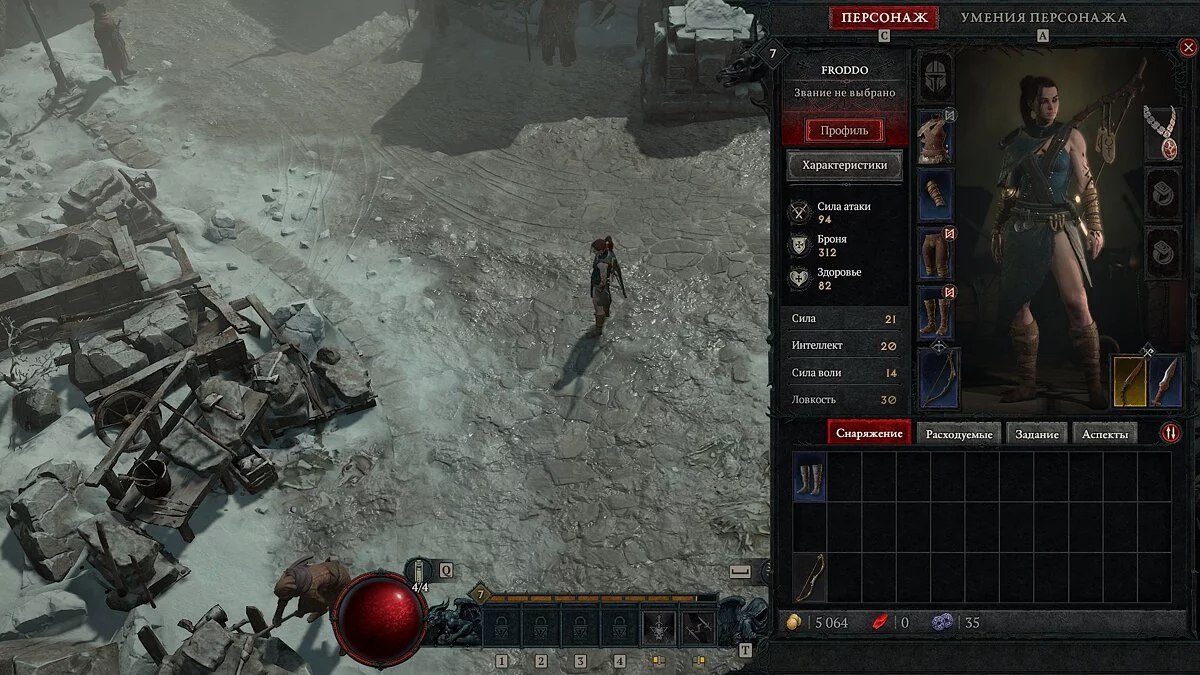
Task: Select the equipped amulet slot
Action: [1161, 134]
